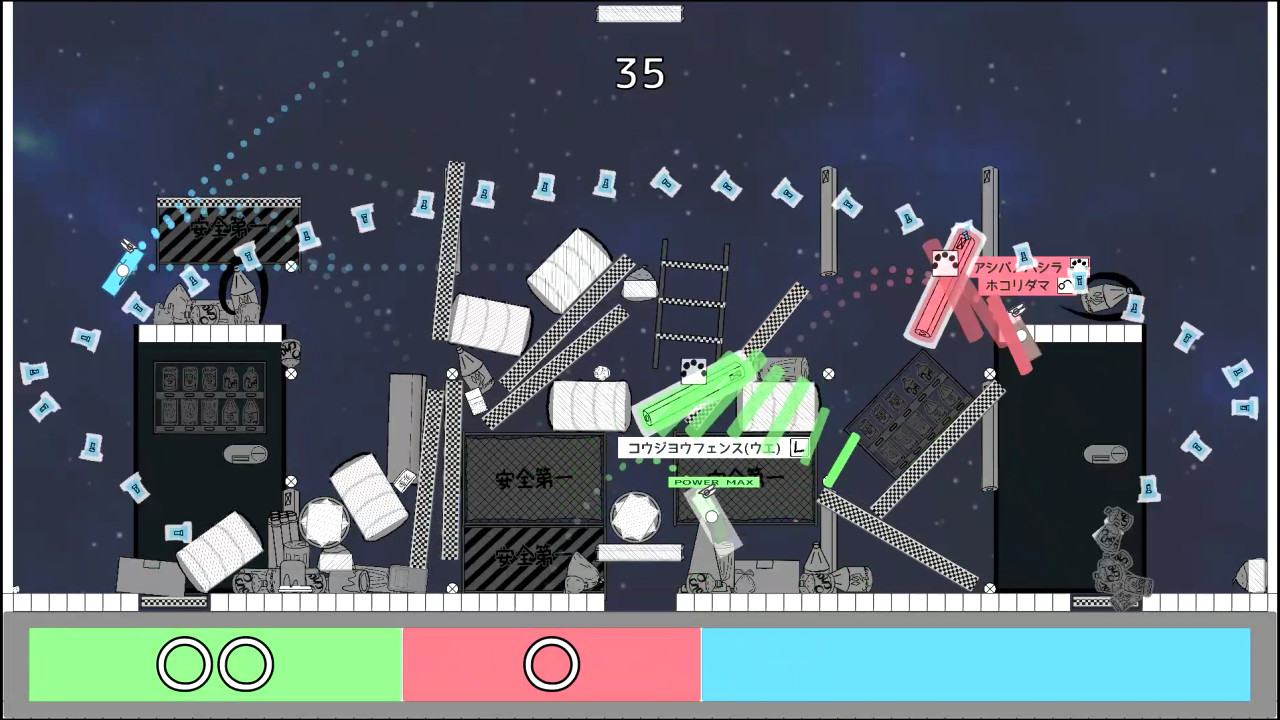Click the paw print icon right of アシバノハシラ label
The height and width of the screenshot is (720, 1280).
[1079, 264]
